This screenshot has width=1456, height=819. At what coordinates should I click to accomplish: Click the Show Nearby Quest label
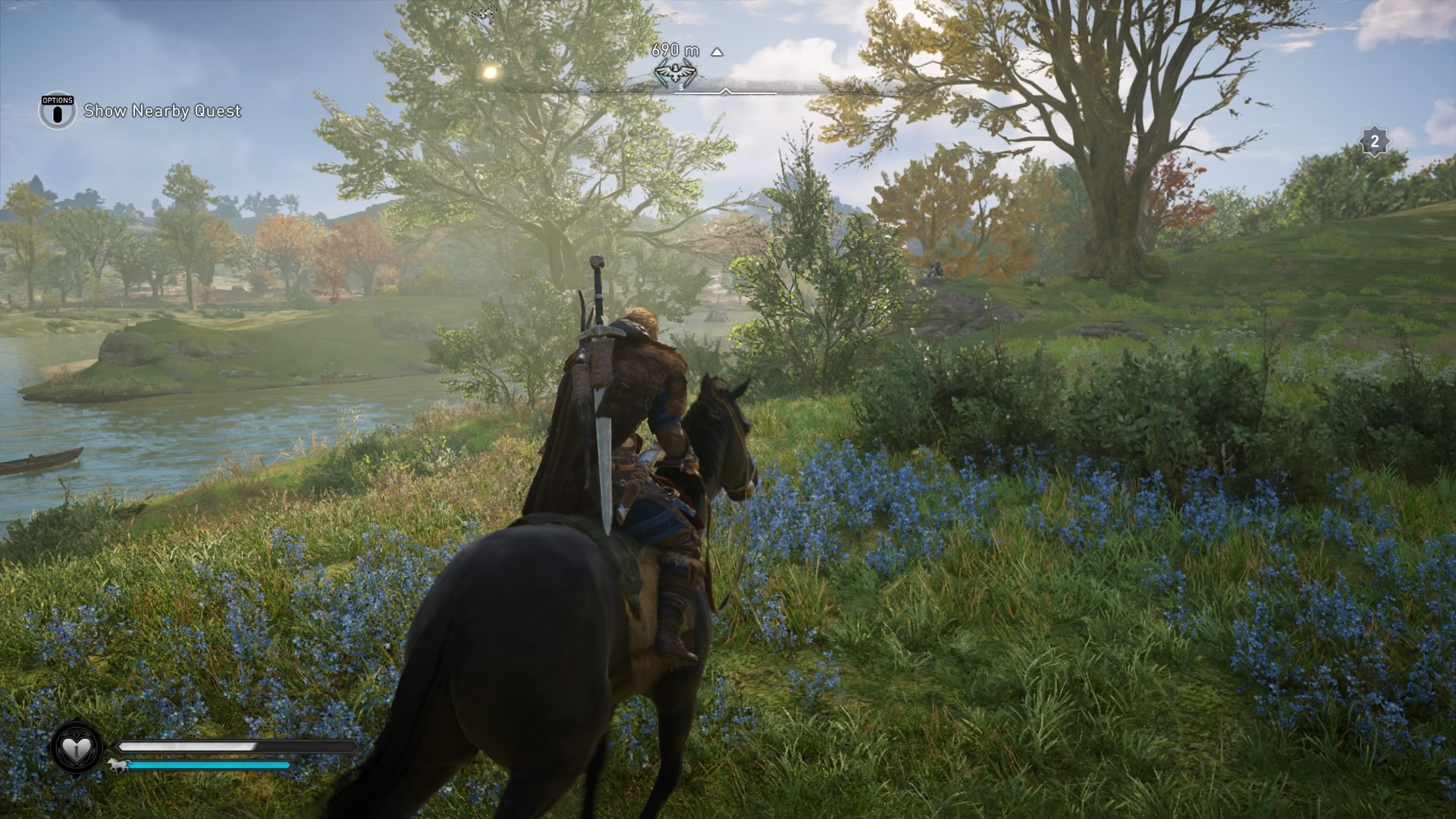[x=162, y=111]
